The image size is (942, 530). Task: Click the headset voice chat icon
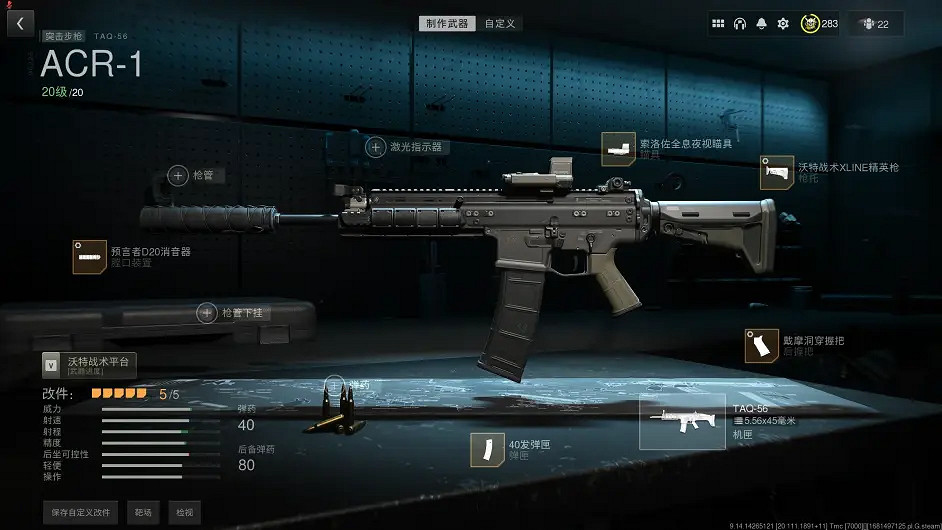coord(740,23)
